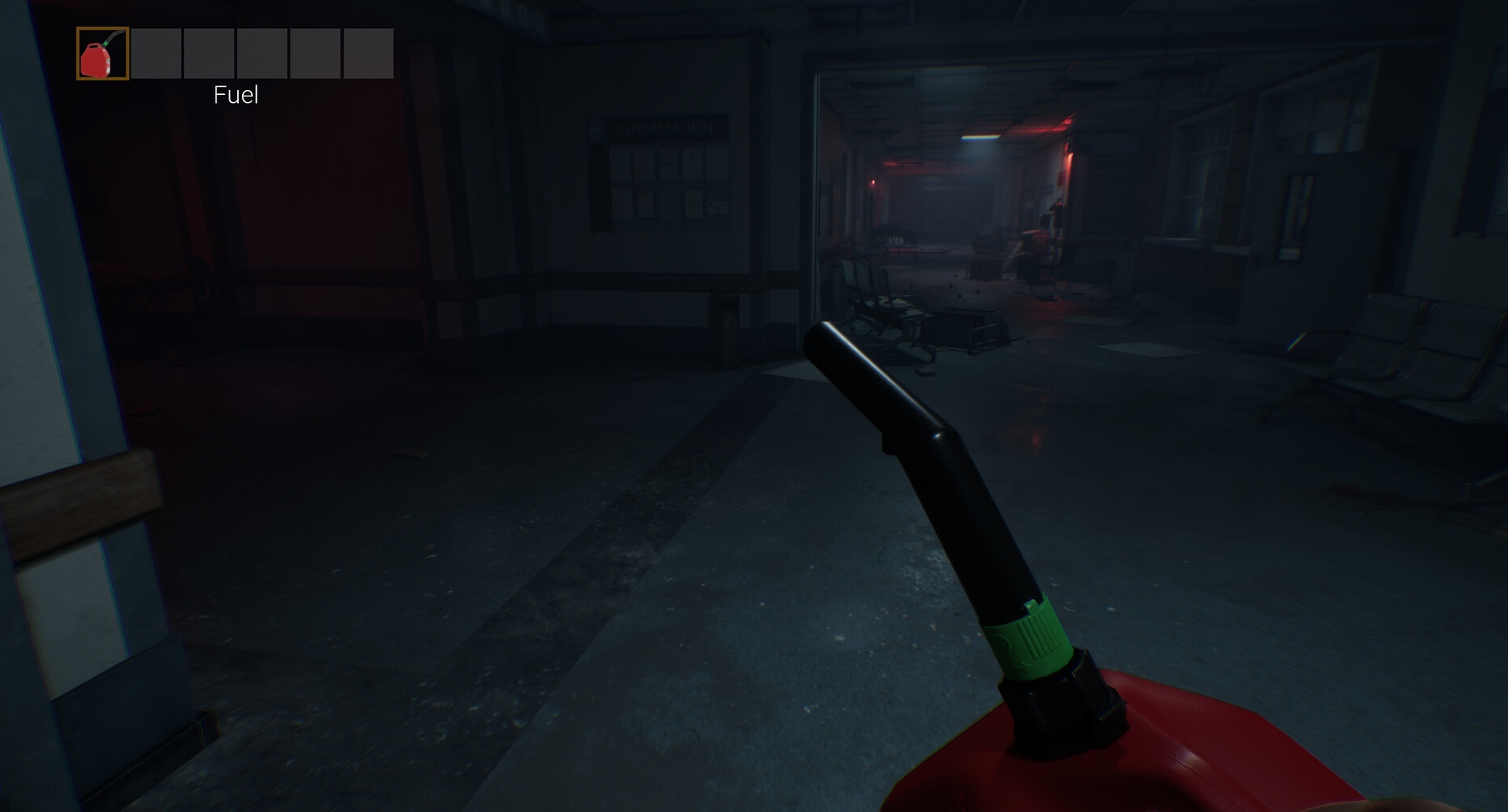Select the red fuel can inventory slot

click(x=102, y=54)
